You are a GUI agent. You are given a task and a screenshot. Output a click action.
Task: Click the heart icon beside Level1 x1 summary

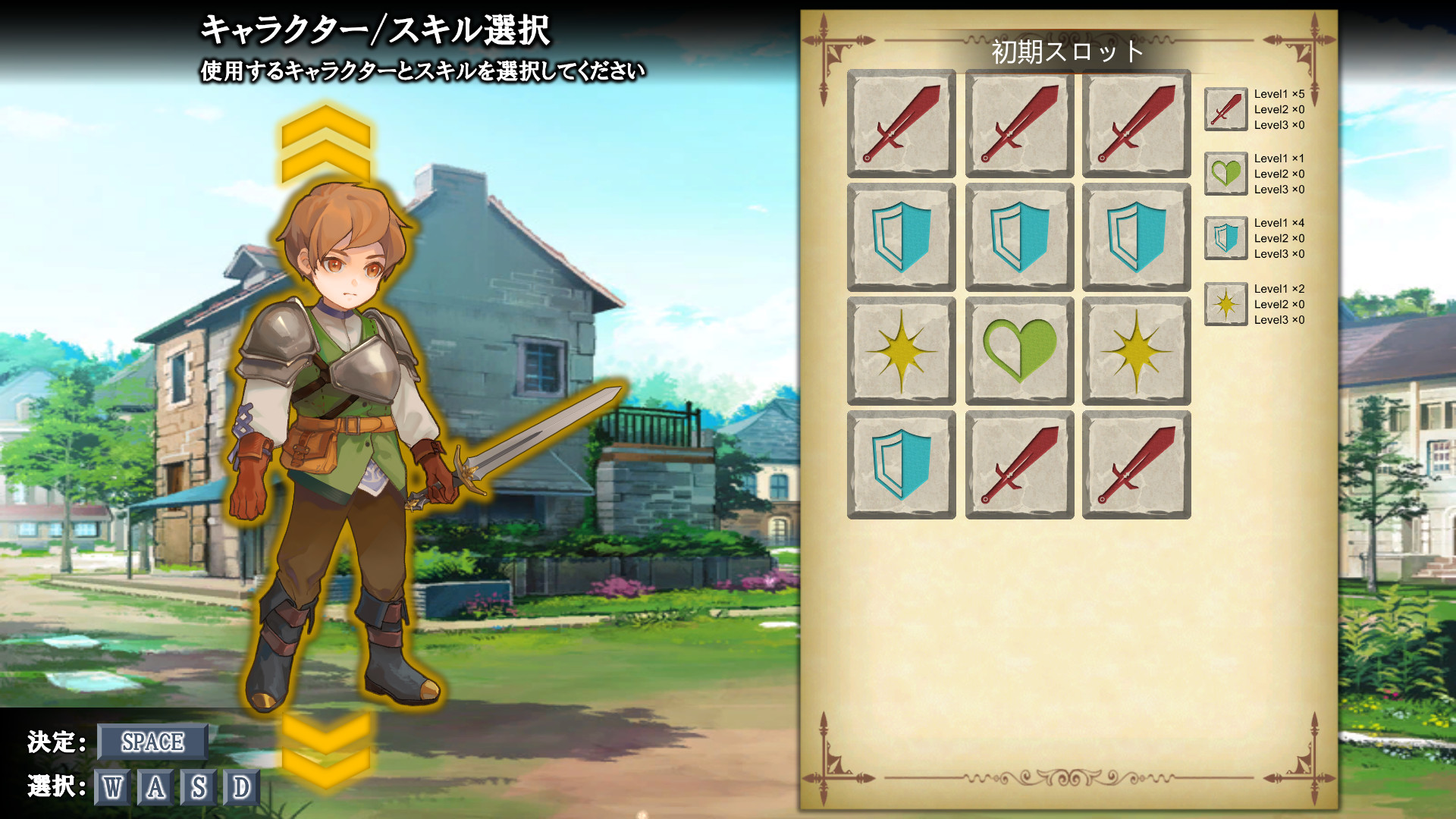[x=1225, y=173]
